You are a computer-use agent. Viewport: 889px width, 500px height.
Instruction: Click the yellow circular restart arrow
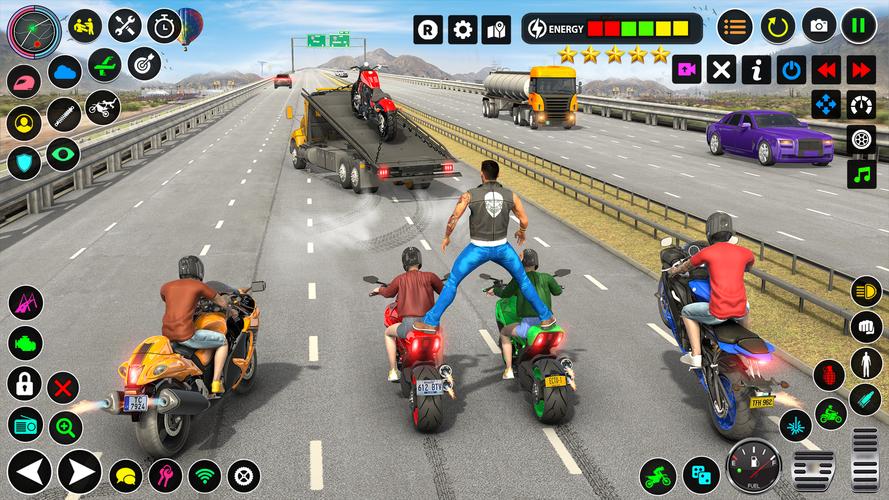(777, 26)
